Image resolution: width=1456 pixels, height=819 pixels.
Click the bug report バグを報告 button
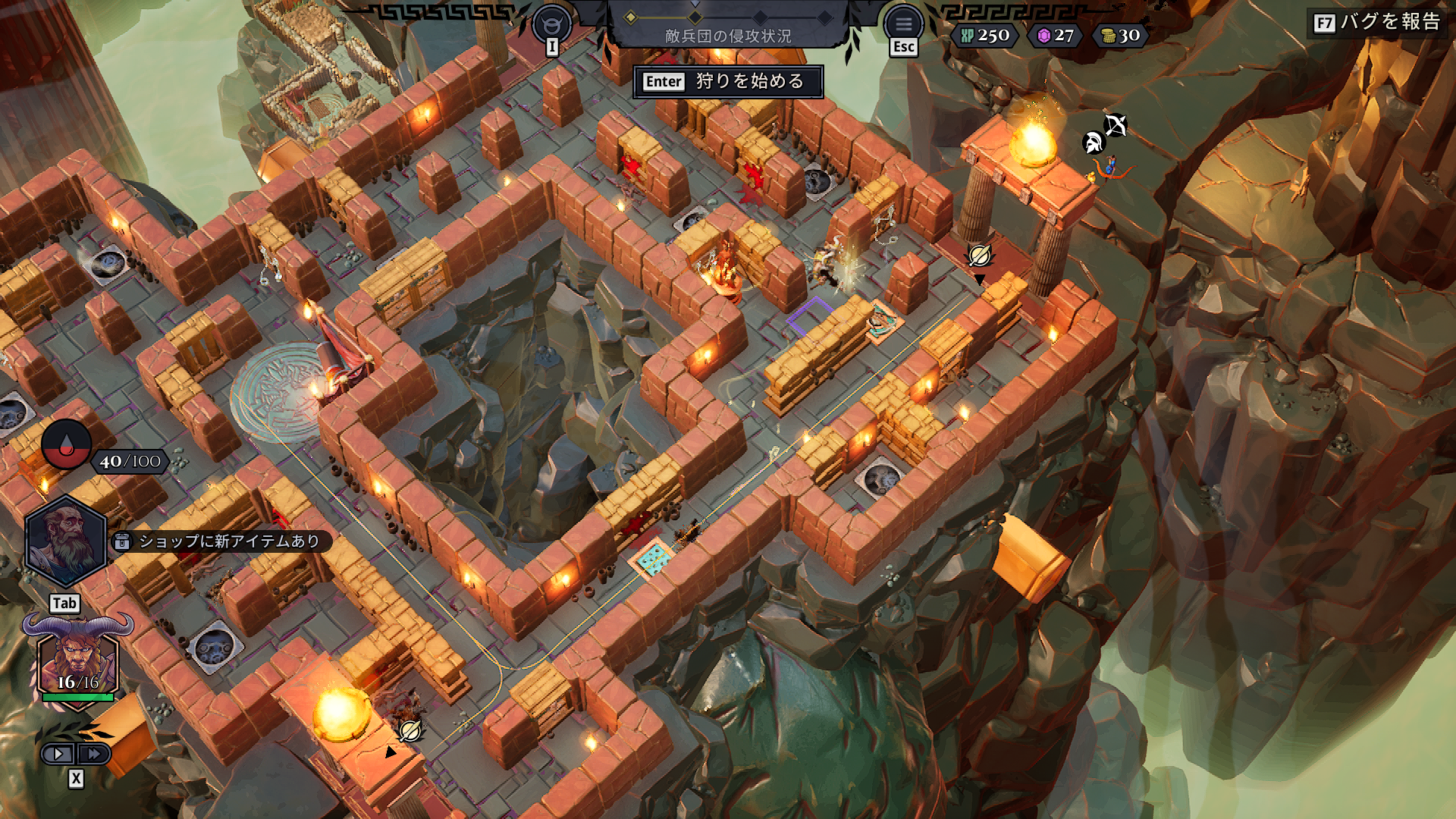pyautogui.click(x=1377, y=22)
